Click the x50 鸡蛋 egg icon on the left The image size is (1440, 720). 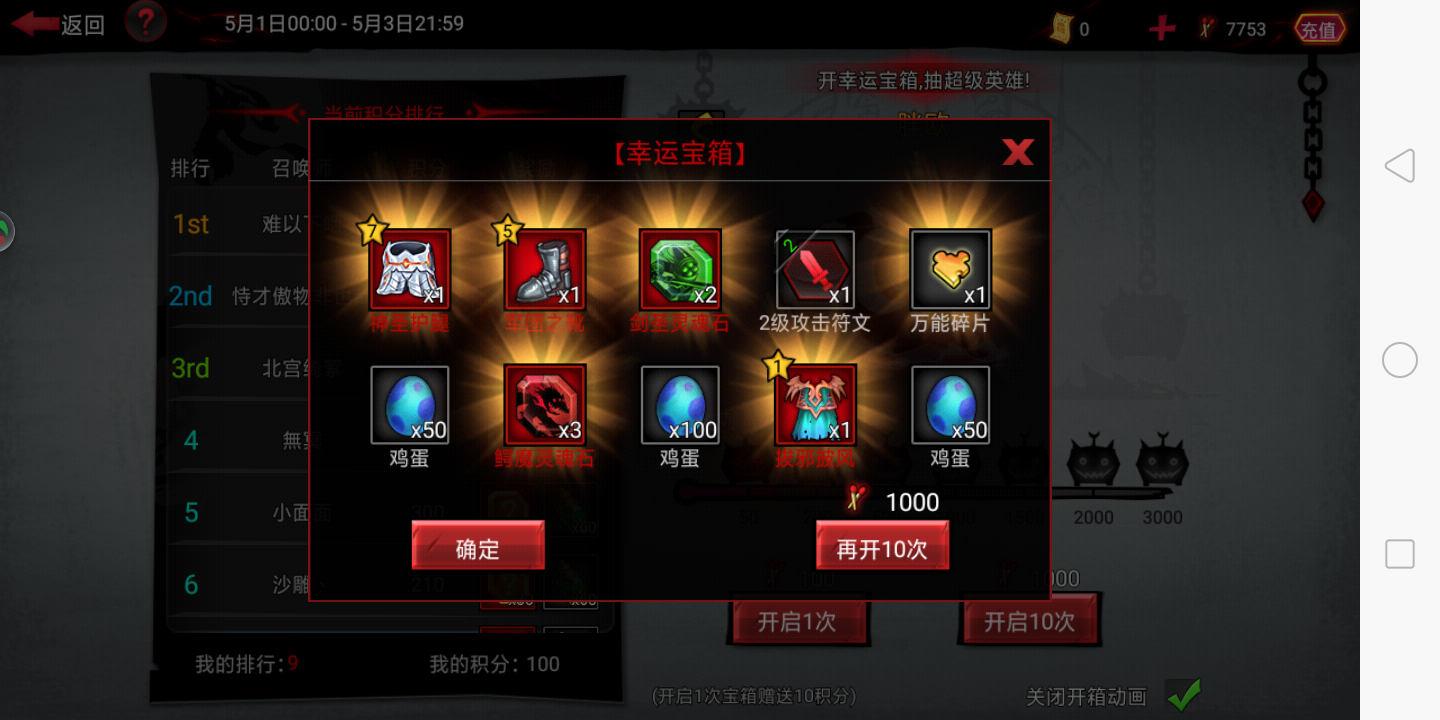coord(410,405)
